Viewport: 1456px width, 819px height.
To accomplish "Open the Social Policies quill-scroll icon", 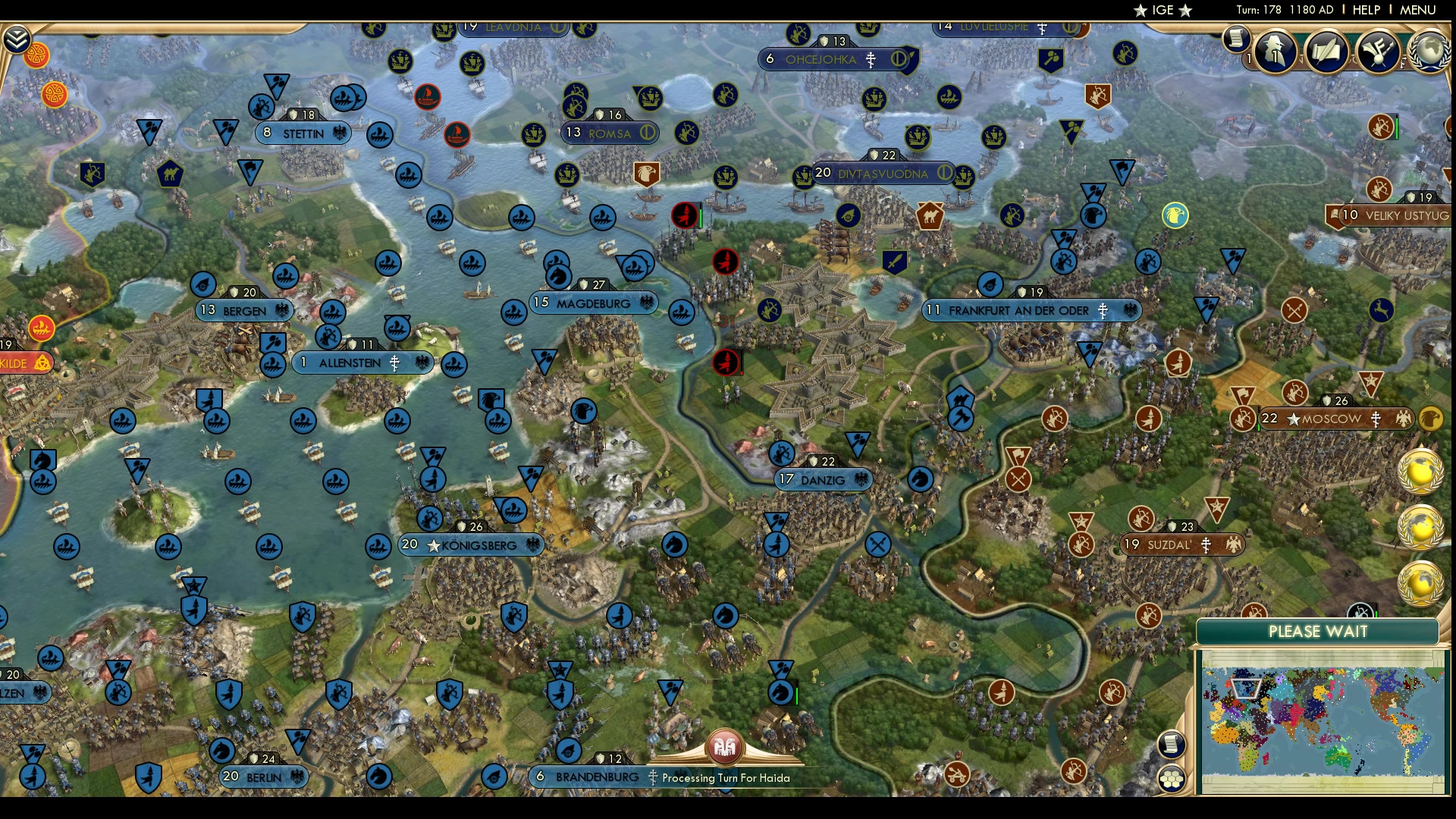I will point(1325,52).
